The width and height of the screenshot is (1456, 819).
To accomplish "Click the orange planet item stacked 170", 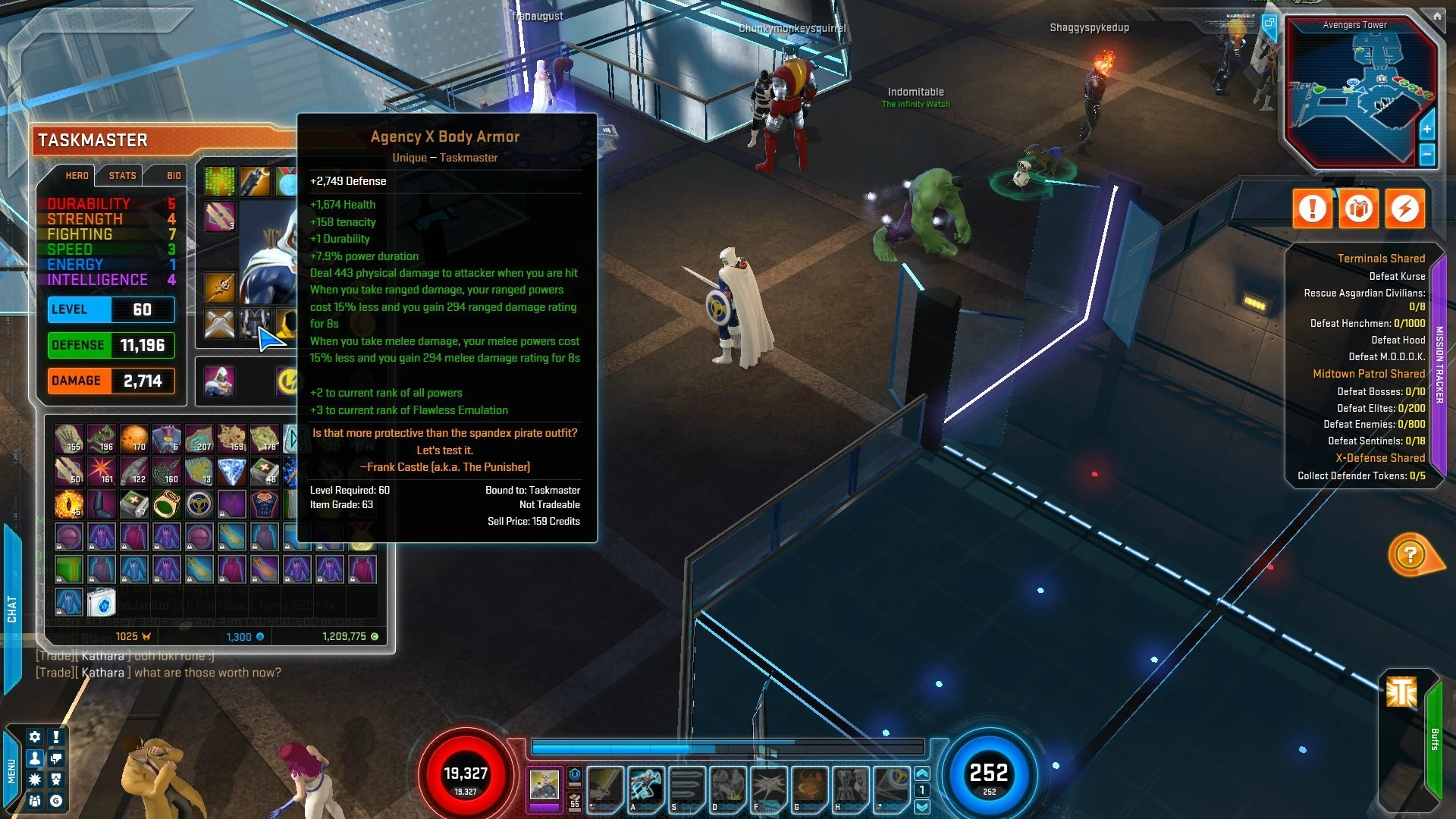I will pyautogui.click(x=134, y=438).
